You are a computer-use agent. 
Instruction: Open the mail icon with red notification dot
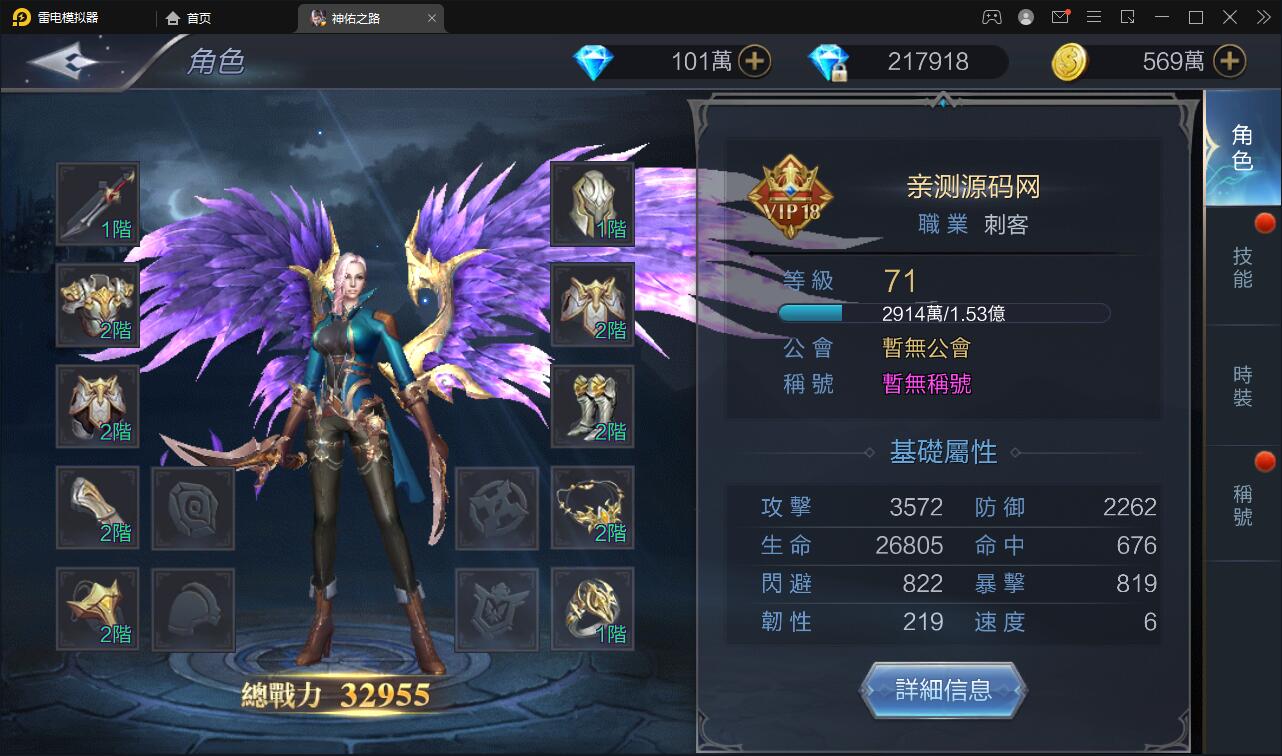coord(1060,16)
